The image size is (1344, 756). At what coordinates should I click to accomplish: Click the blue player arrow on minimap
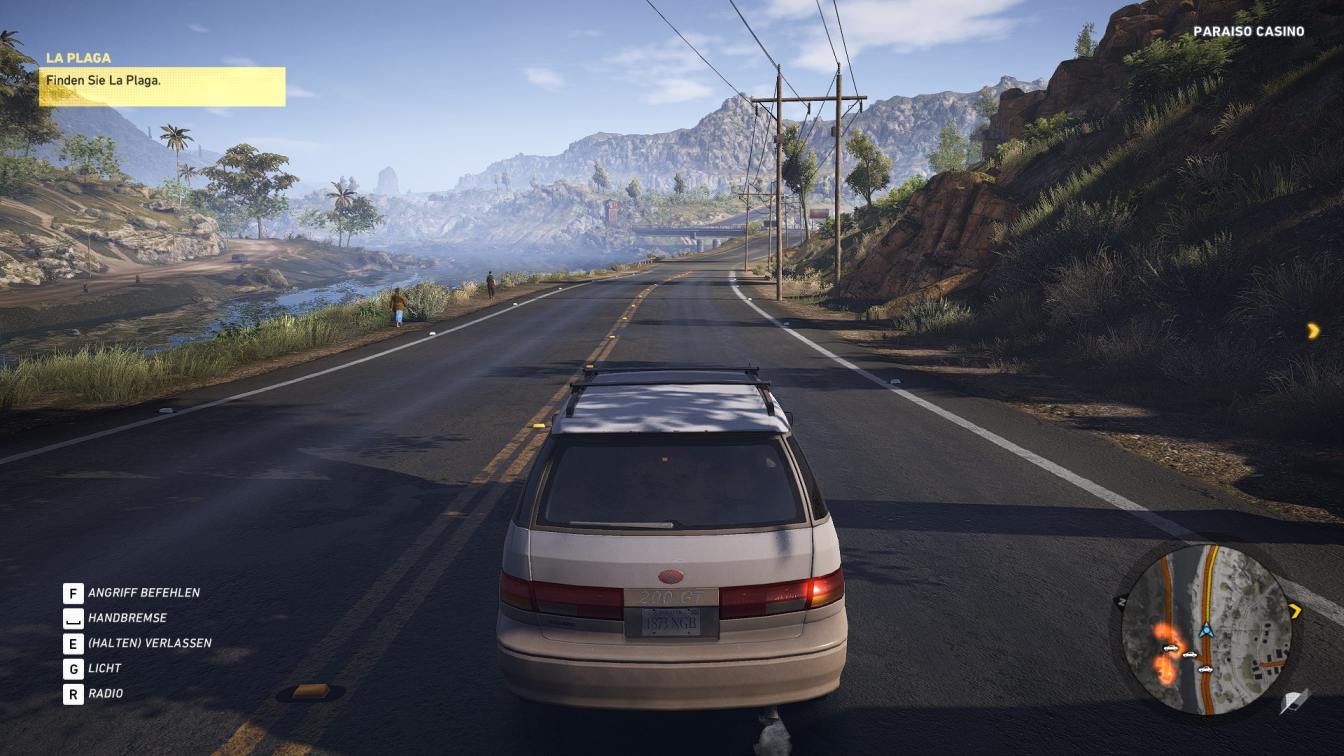(x=1206, y=630)
